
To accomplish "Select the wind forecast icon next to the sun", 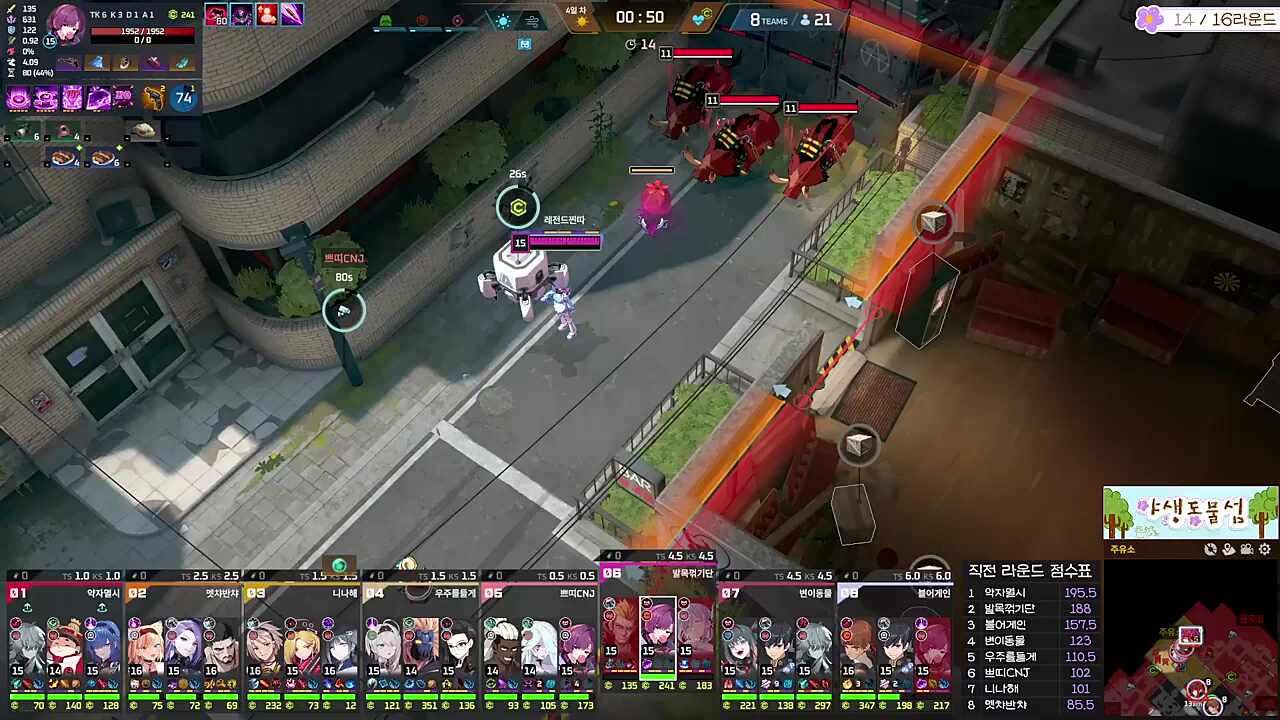I will [531, 20].
